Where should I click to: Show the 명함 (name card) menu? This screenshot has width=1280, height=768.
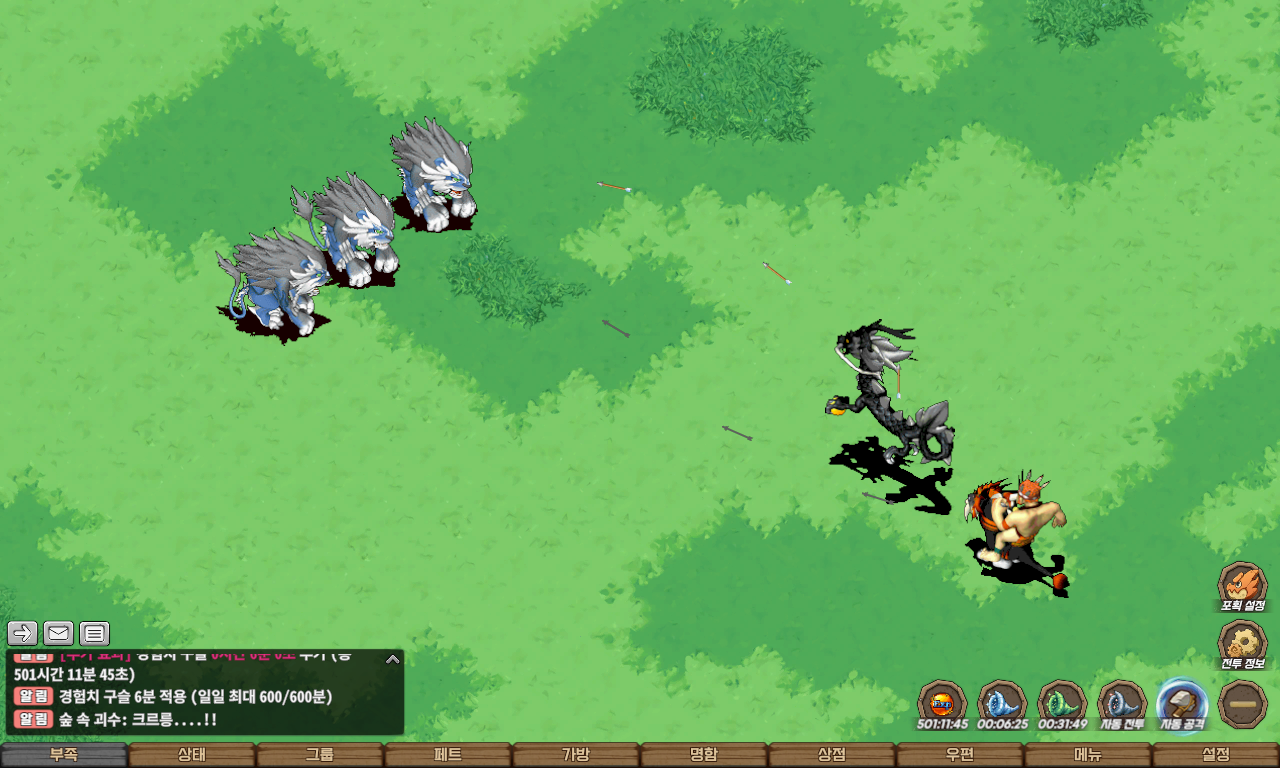point(704,755)
